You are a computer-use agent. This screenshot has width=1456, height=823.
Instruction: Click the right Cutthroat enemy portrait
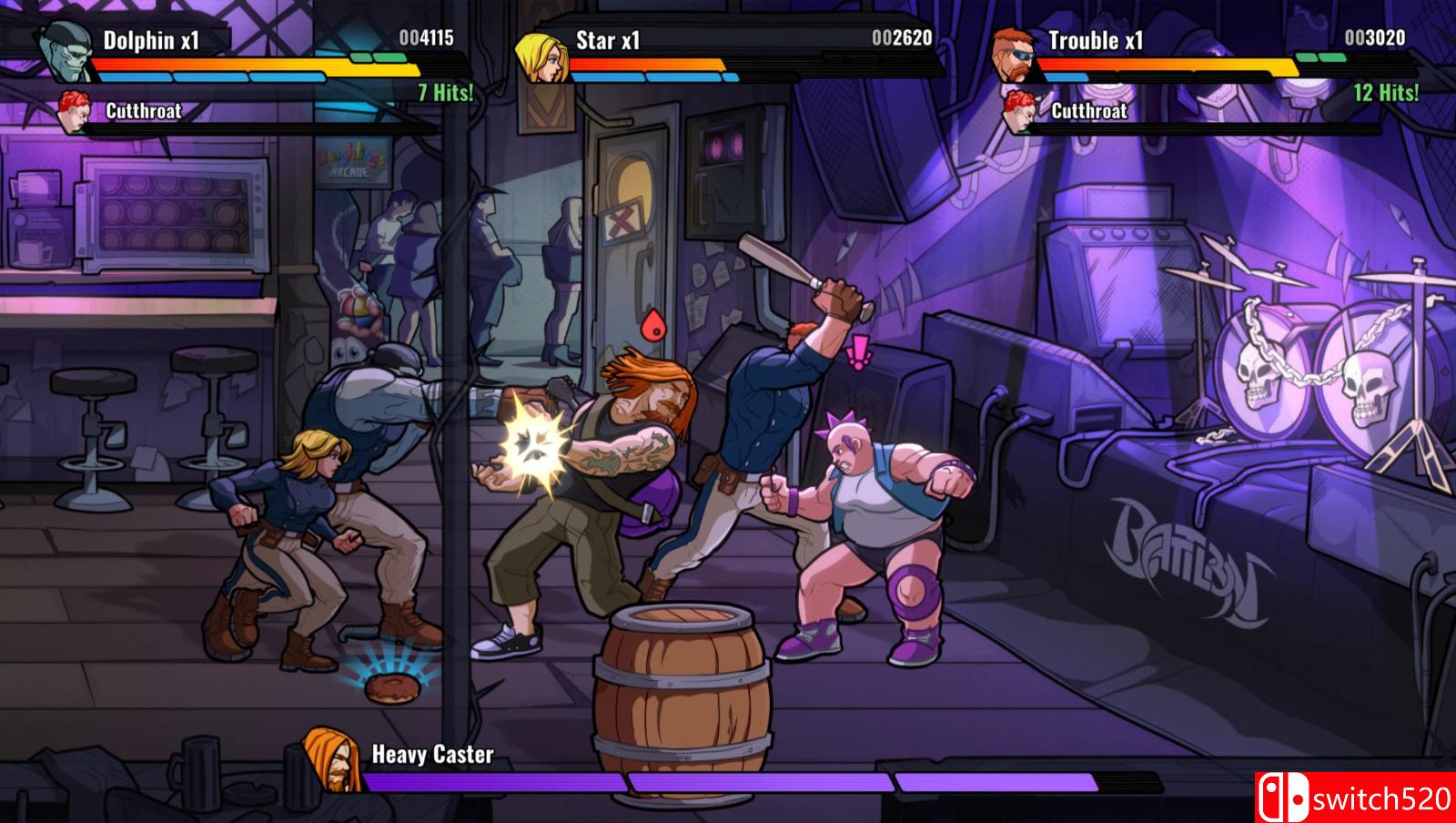(x=1019, y=111)
